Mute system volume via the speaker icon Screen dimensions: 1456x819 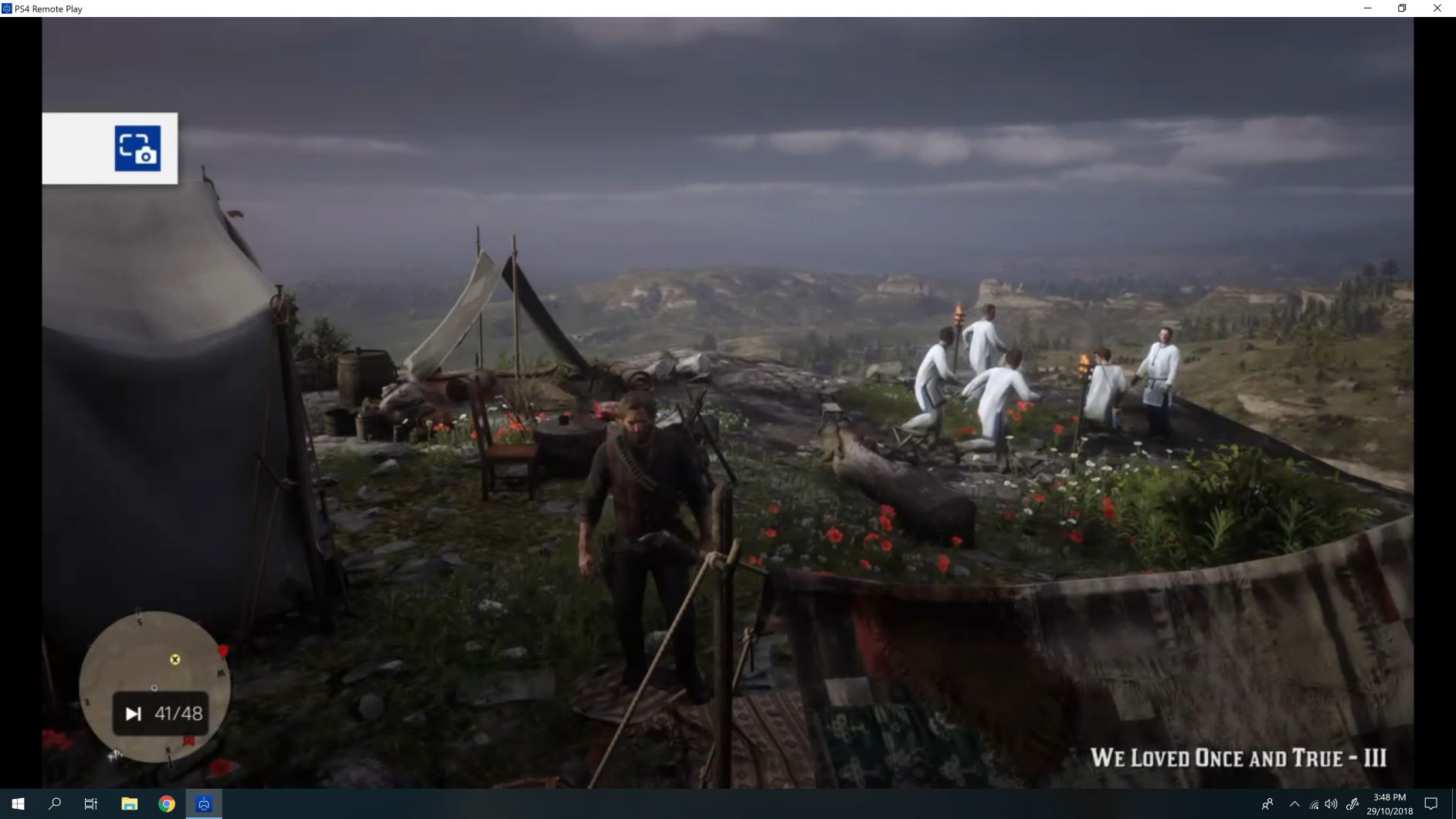(x=1330, y=804)
